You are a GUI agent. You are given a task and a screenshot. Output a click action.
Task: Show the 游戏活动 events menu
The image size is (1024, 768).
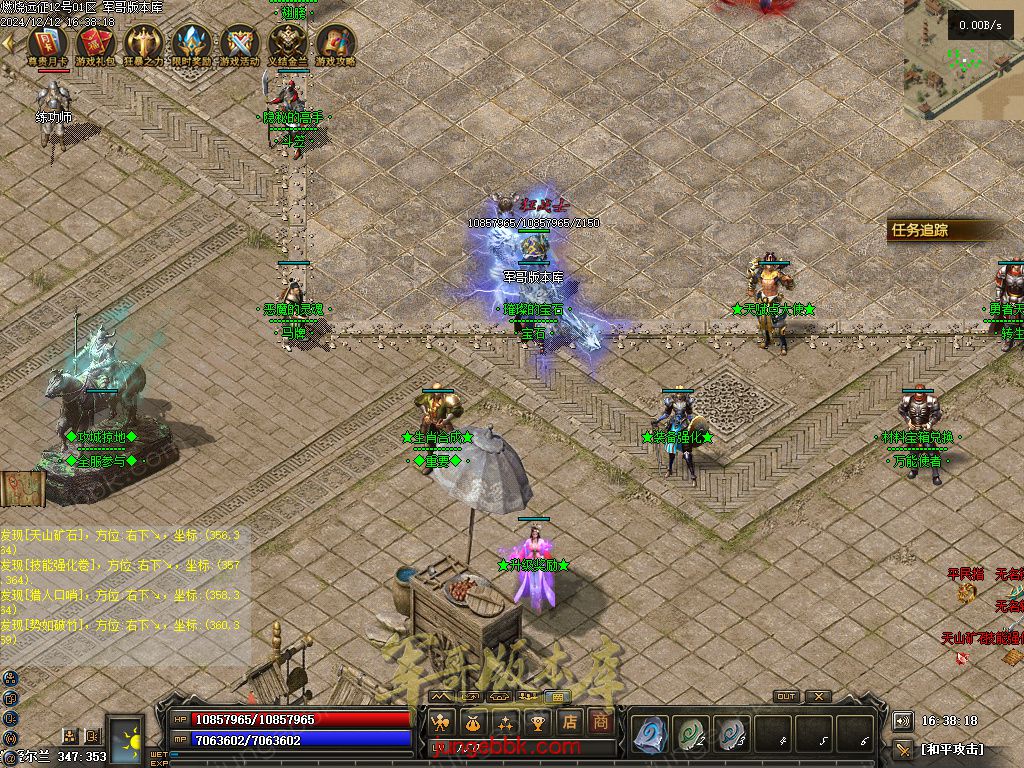click(x=239, y=44)
